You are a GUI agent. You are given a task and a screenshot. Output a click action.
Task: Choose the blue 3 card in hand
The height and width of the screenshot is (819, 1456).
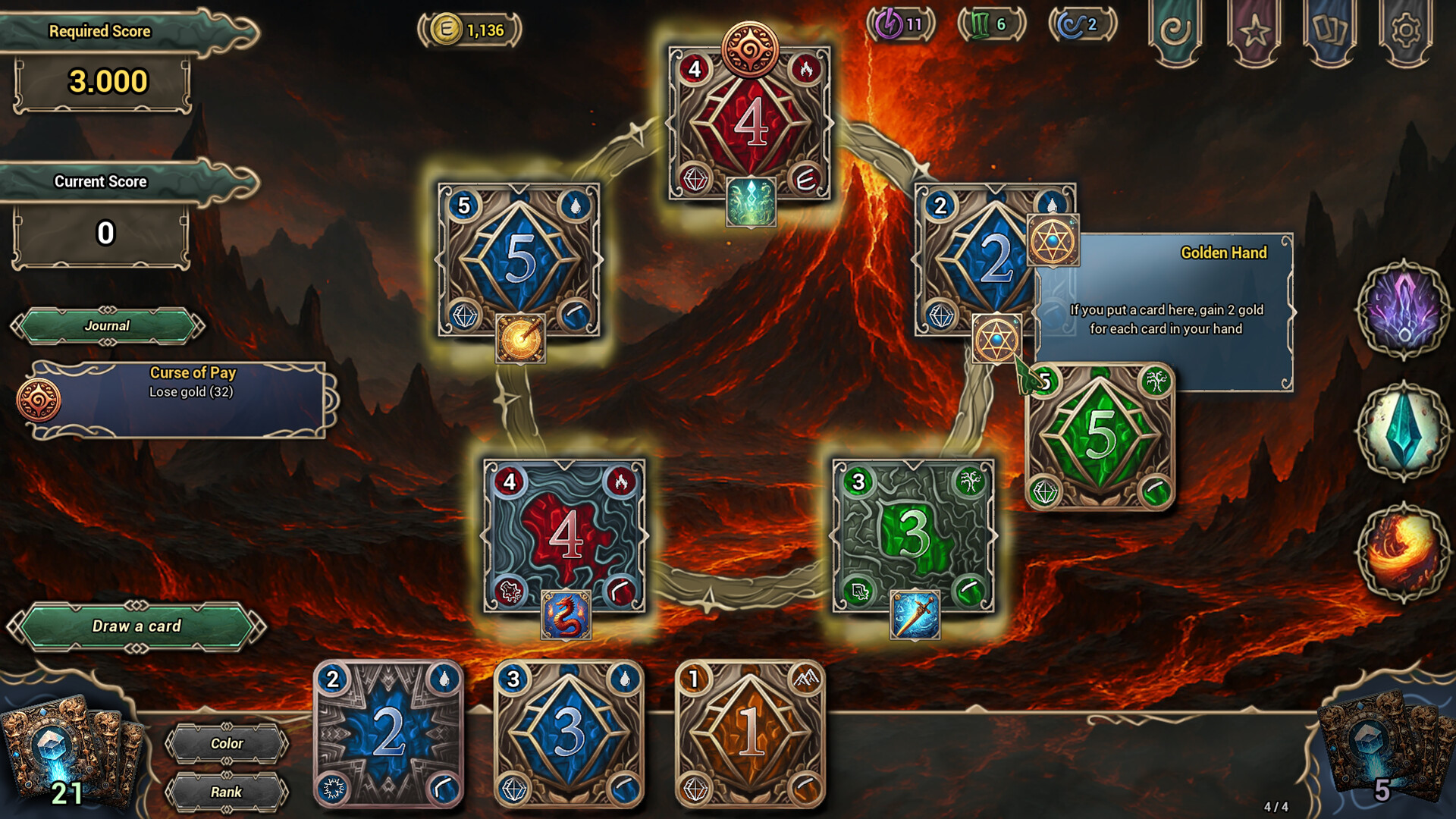(569, 733)
